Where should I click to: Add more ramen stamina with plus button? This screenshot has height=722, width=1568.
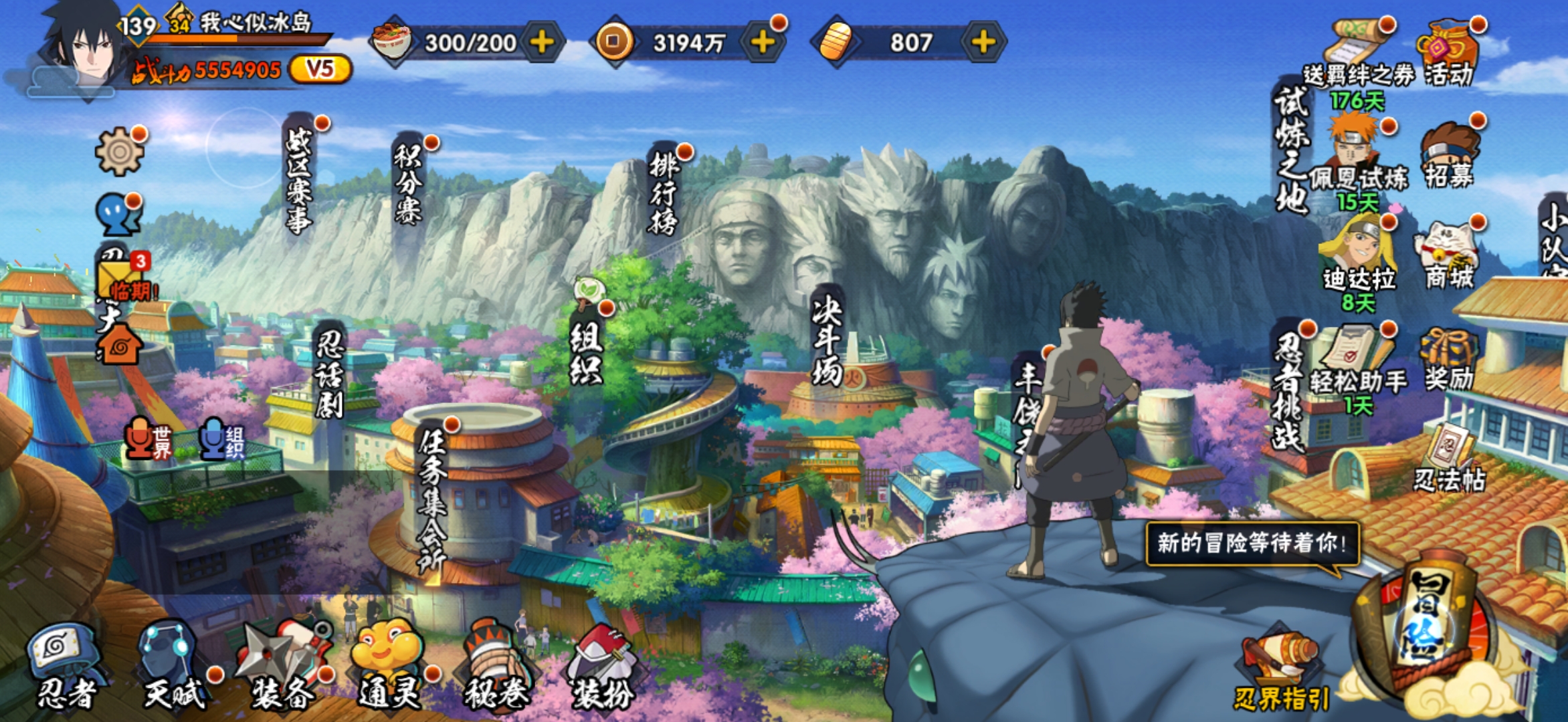[542, 43]
